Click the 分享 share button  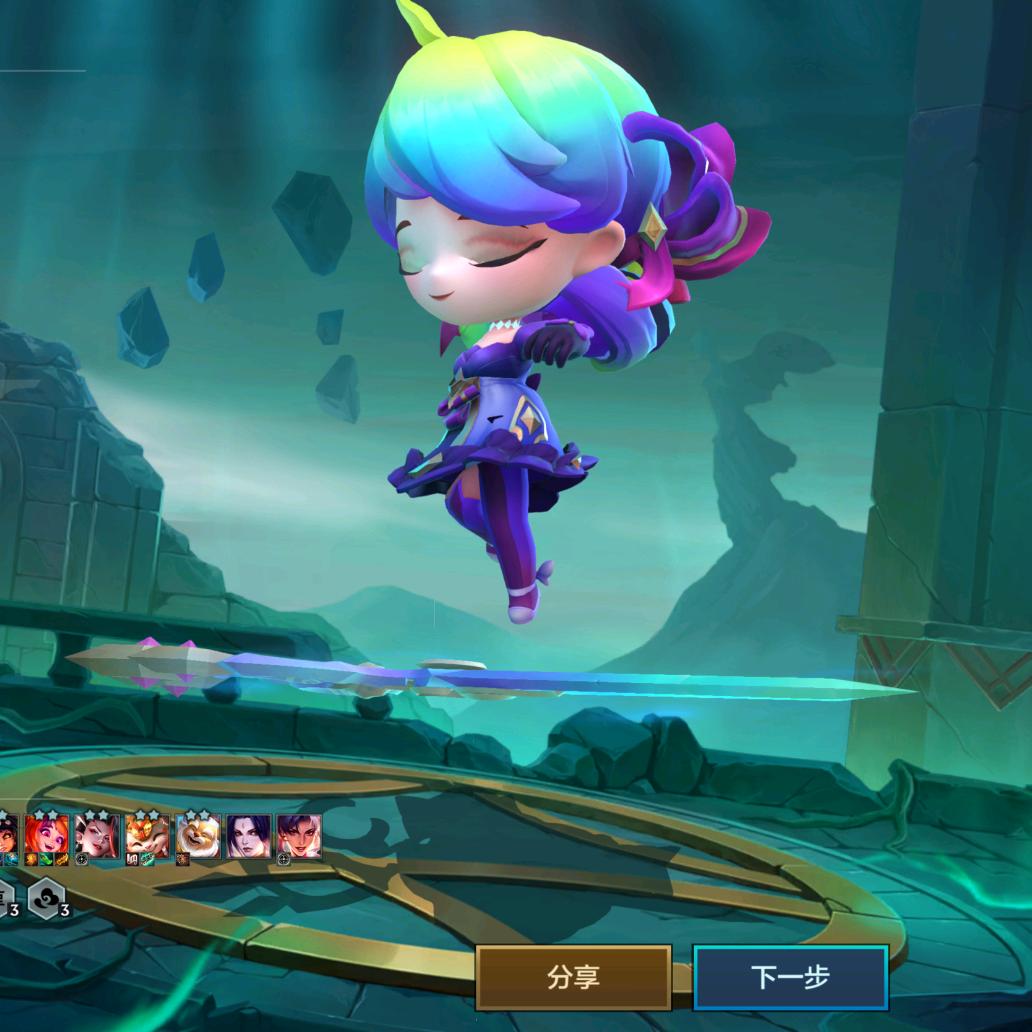573,977
